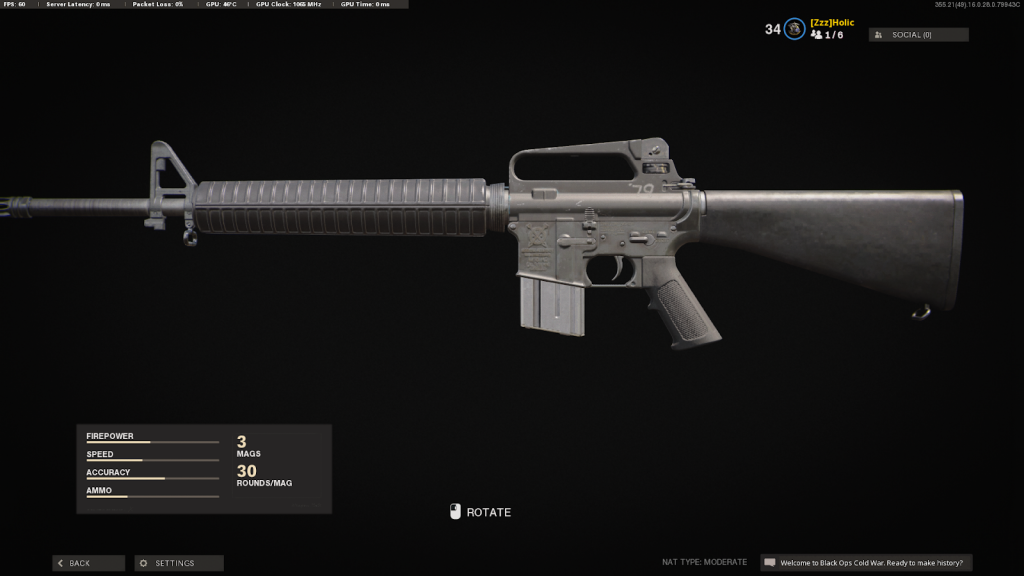Open the Settings menu
The width and height of the screenshot is (1024, 576).
coord(179,563)
